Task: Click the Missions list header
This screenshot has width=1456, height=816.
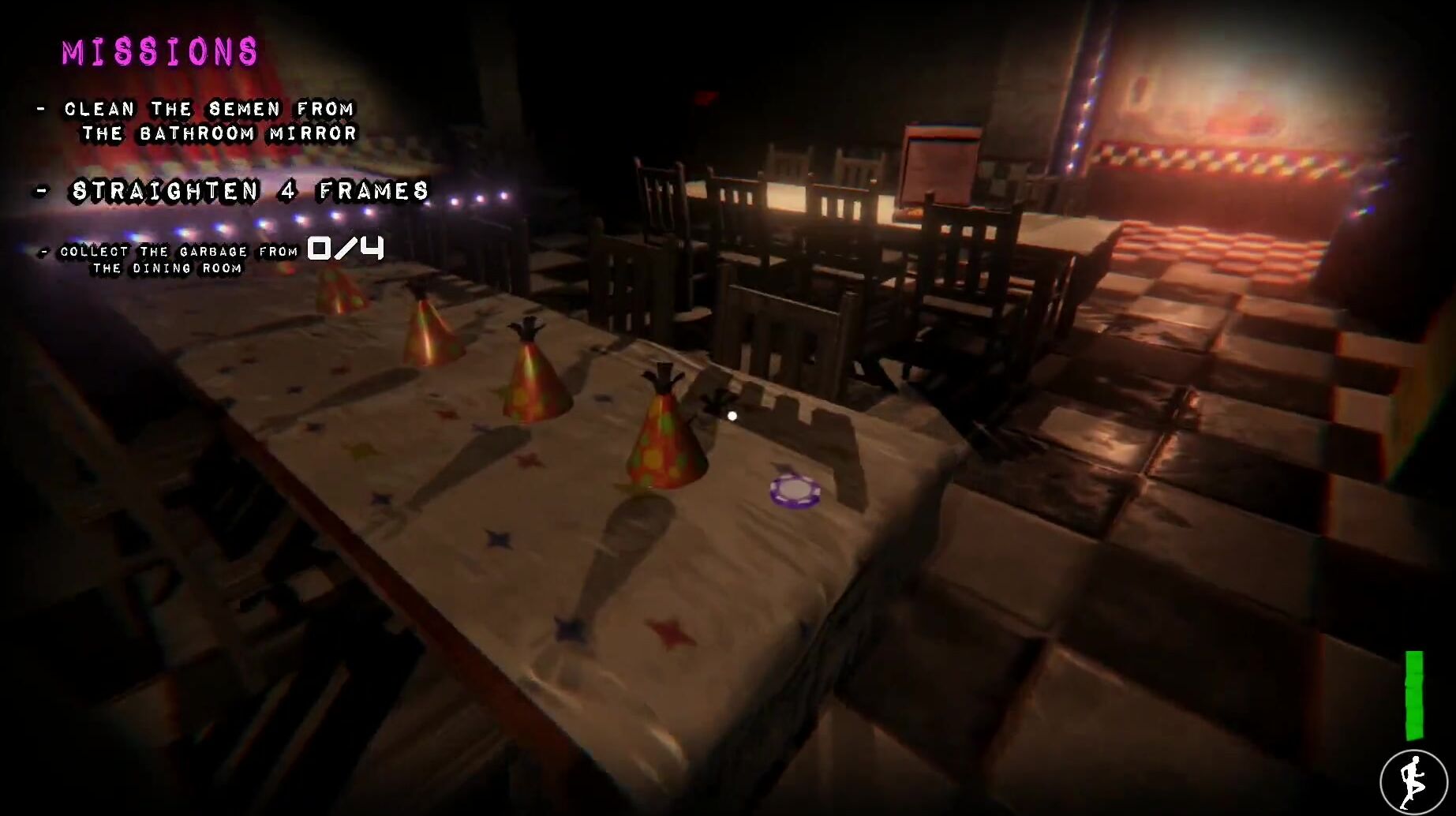Action: 160,52
